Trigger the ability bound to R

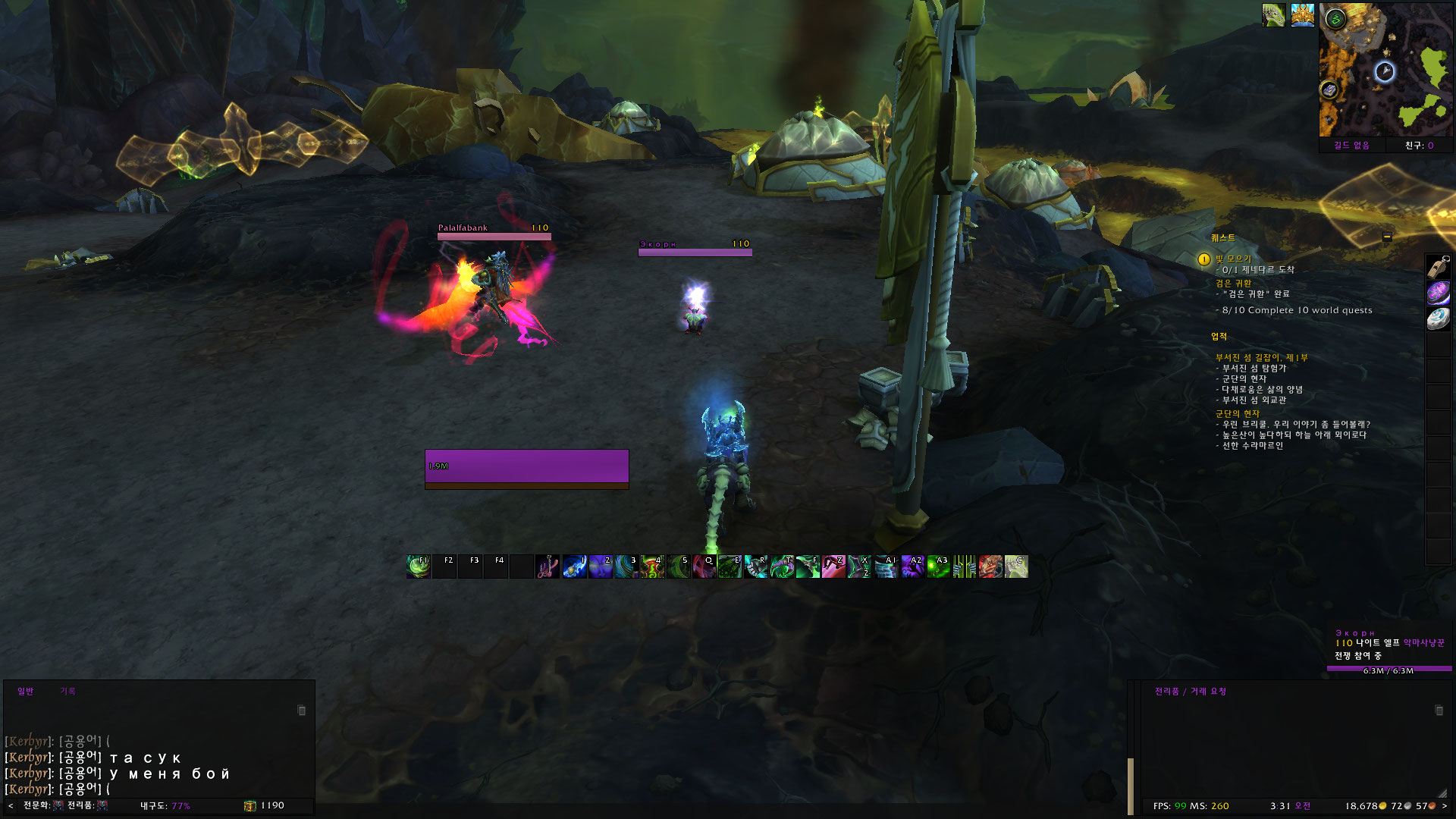click(x=755, y=566)
